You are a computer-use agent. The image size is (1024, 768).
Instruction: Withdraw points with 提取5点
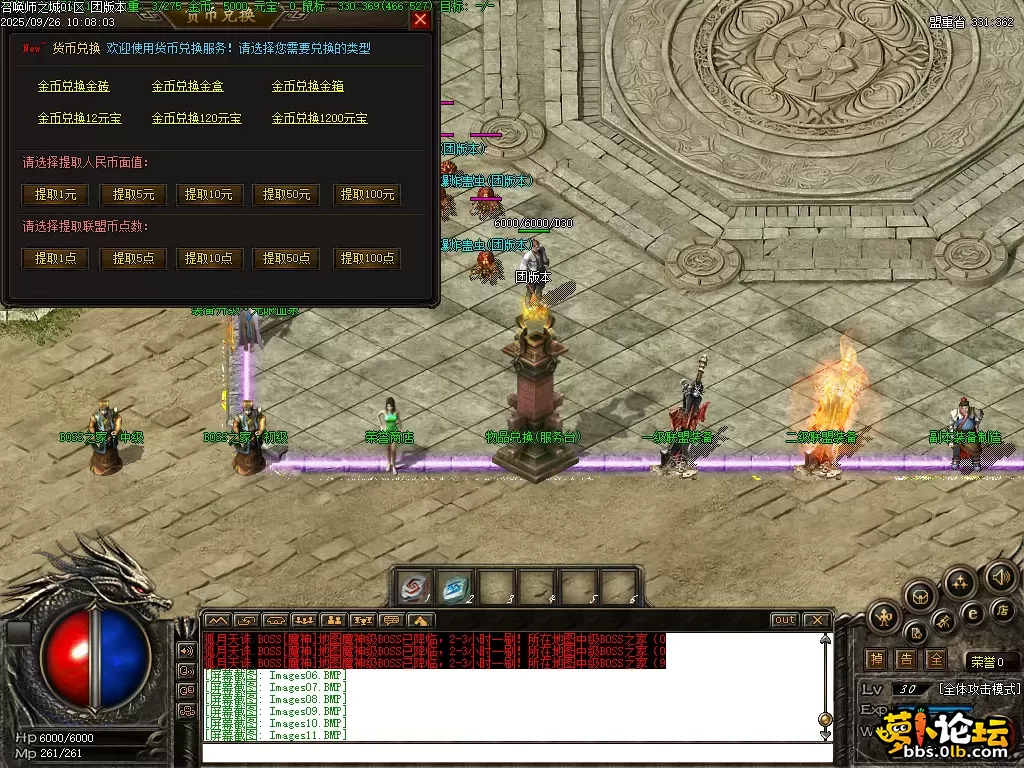133,258
